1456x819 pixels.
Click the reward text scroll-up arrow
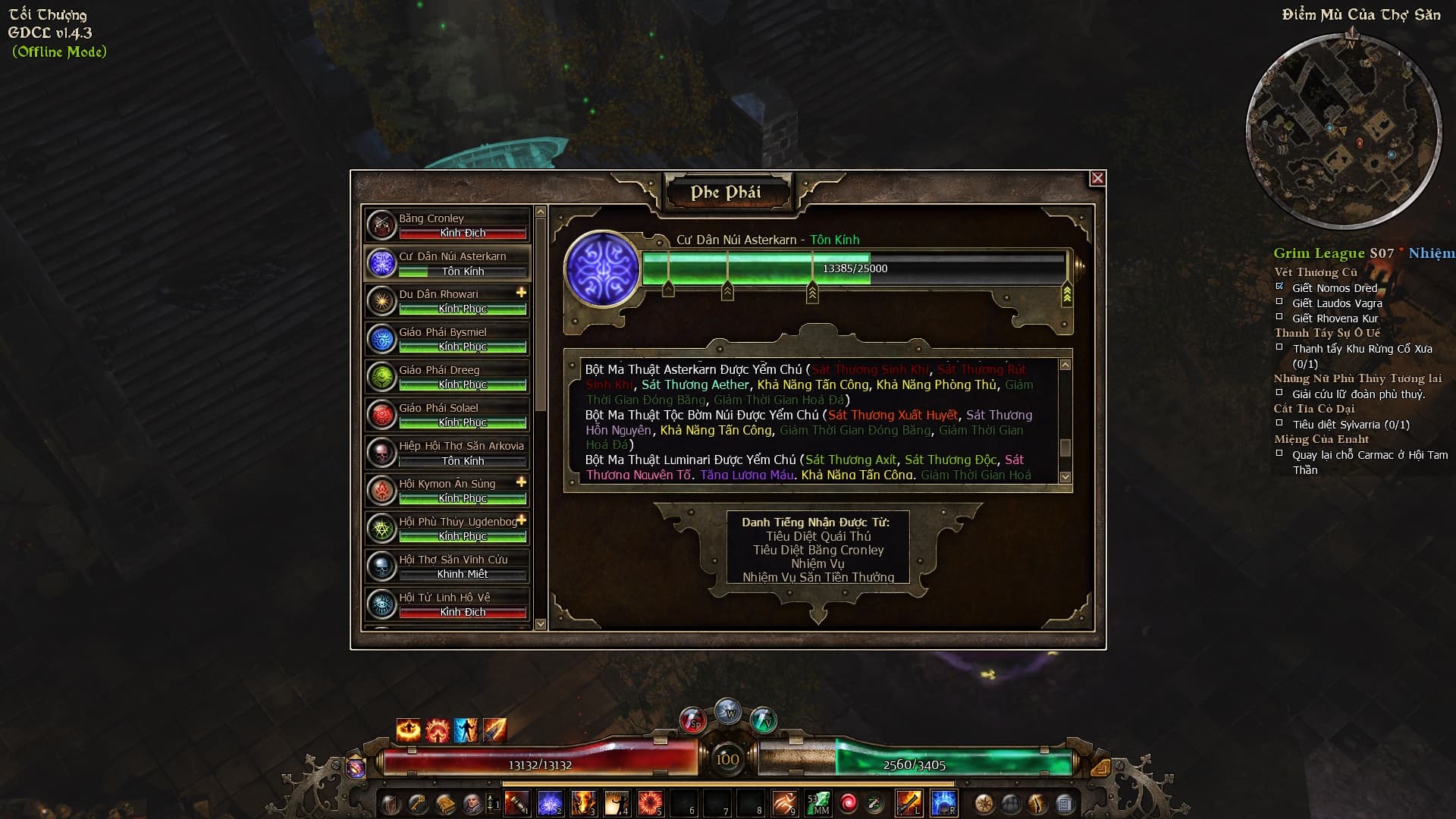coord(1065,366)
